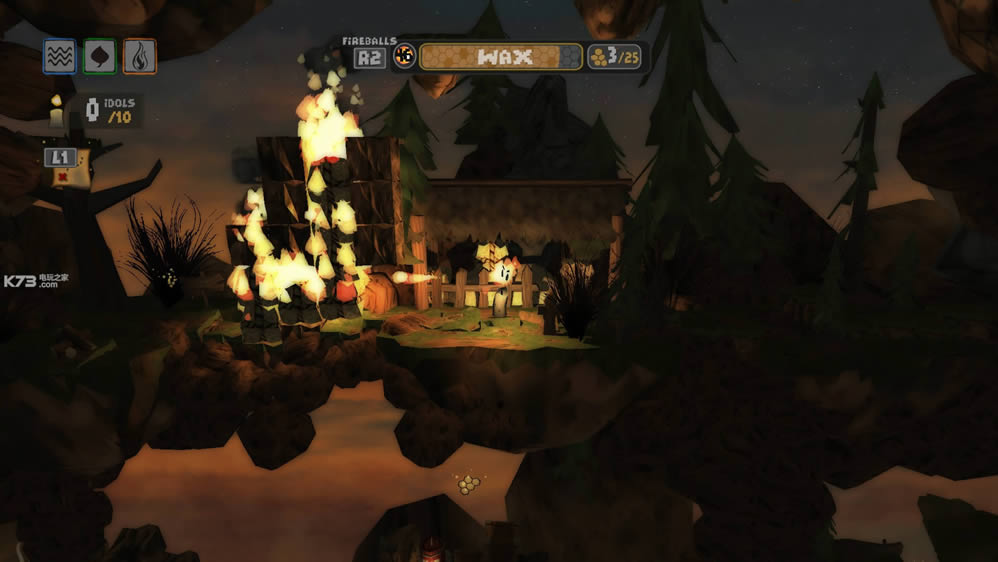Choose the green leaf ability icon

point(100,57)
